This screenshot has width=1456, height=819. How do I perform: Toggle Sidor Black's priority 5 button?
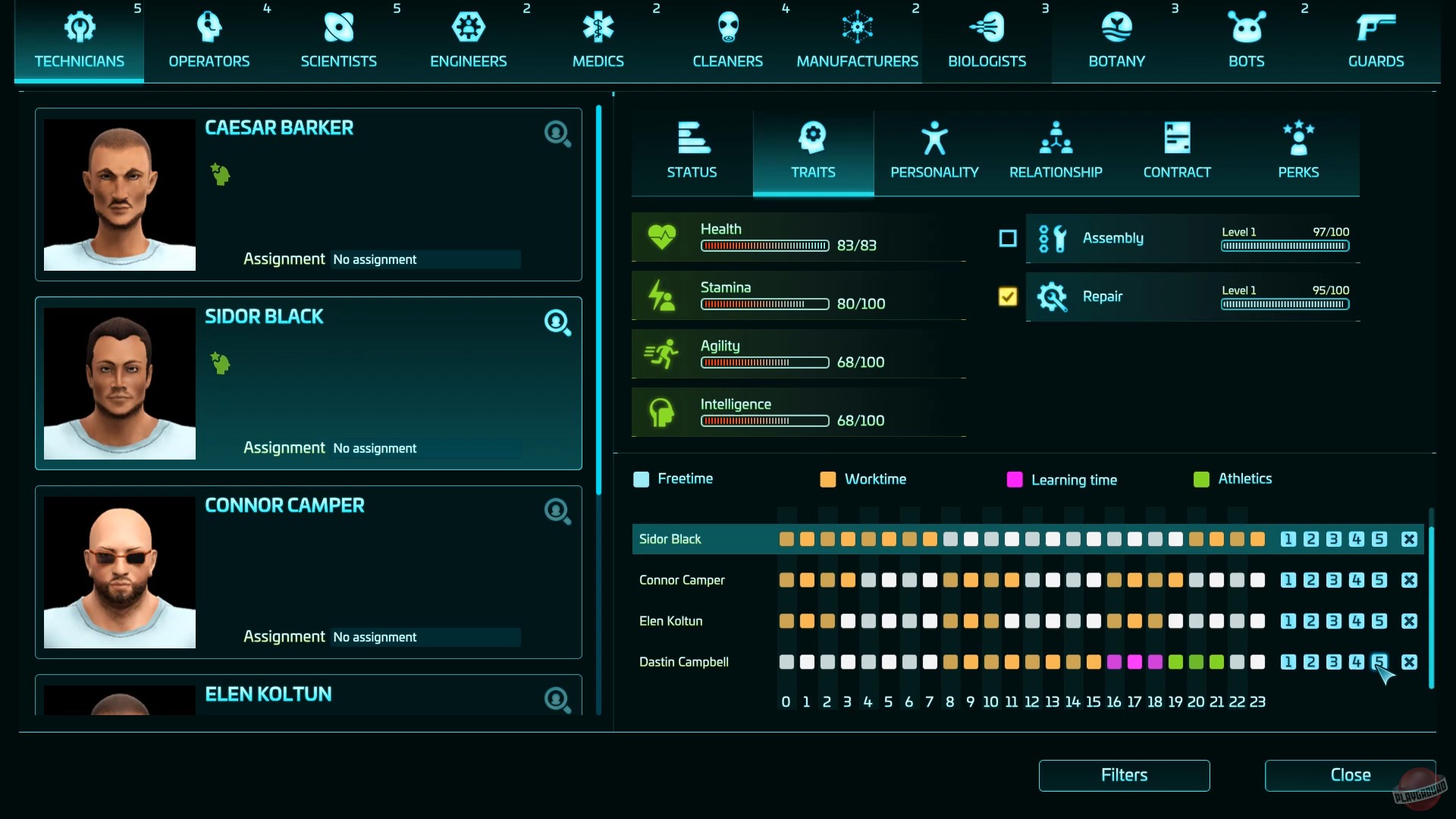(x=1379, y=539)
